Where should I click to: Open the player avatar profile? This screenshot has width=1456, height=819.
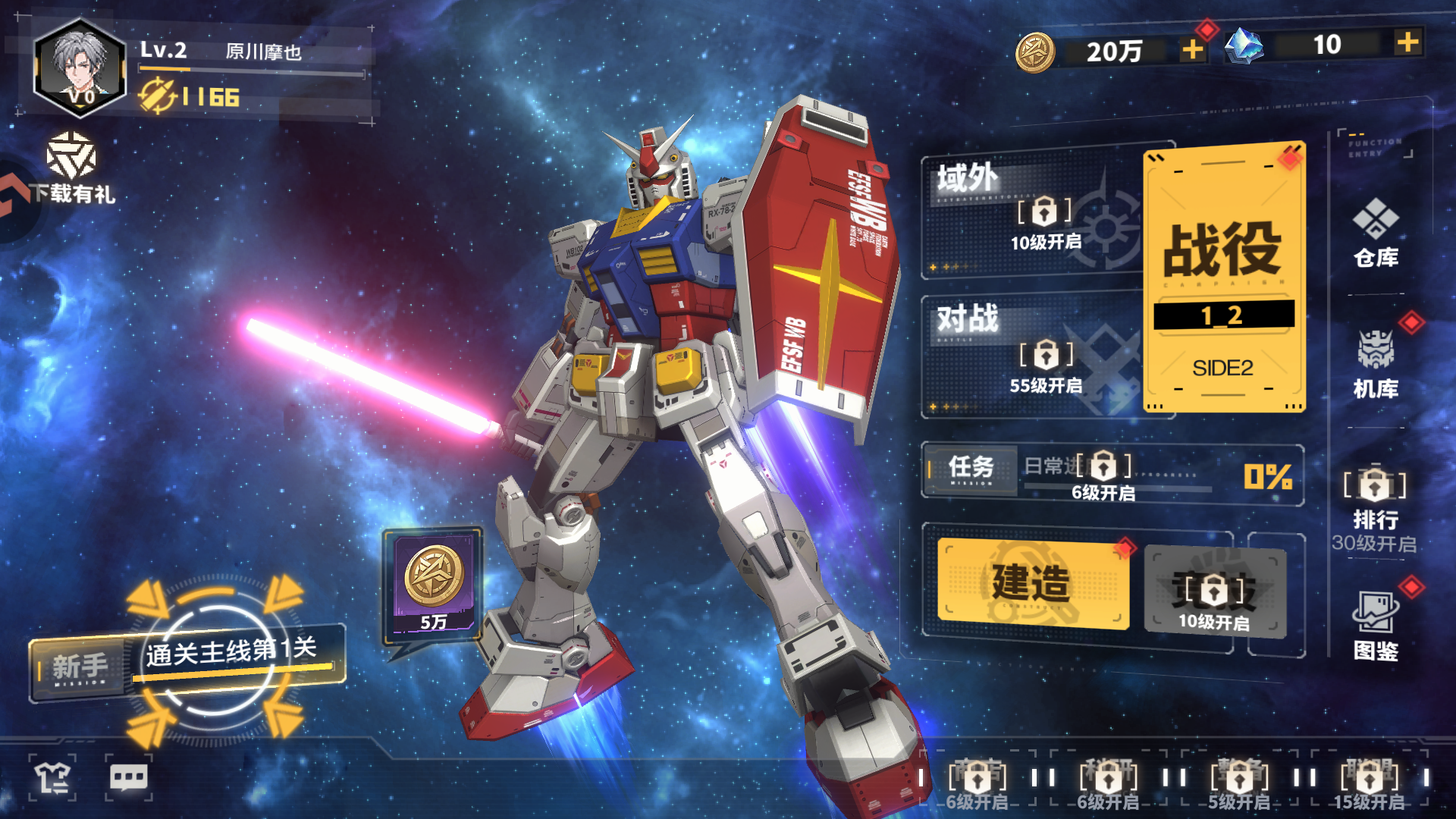(x=79, y=68)
